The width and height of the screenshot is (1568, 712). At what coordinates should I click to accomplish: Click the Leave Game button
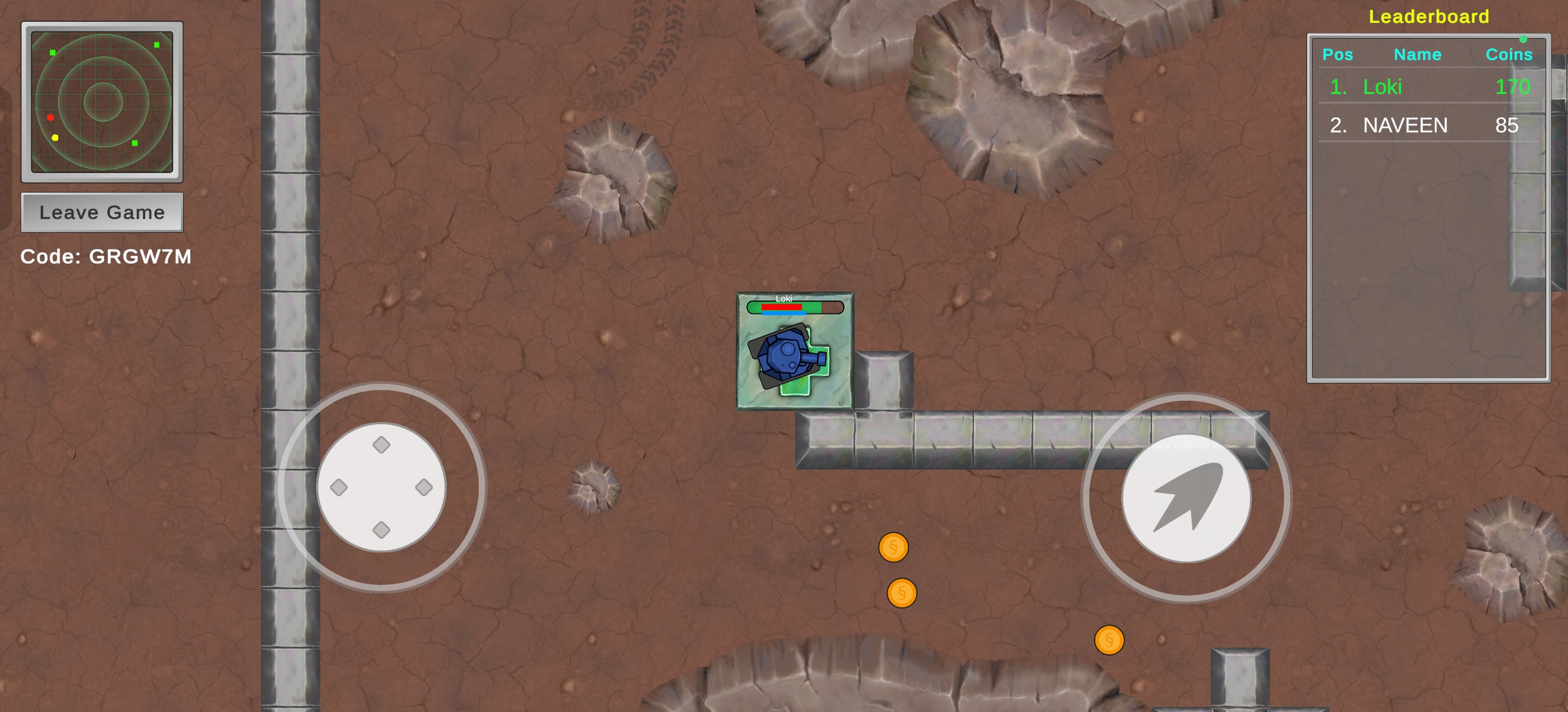[102, 212]
